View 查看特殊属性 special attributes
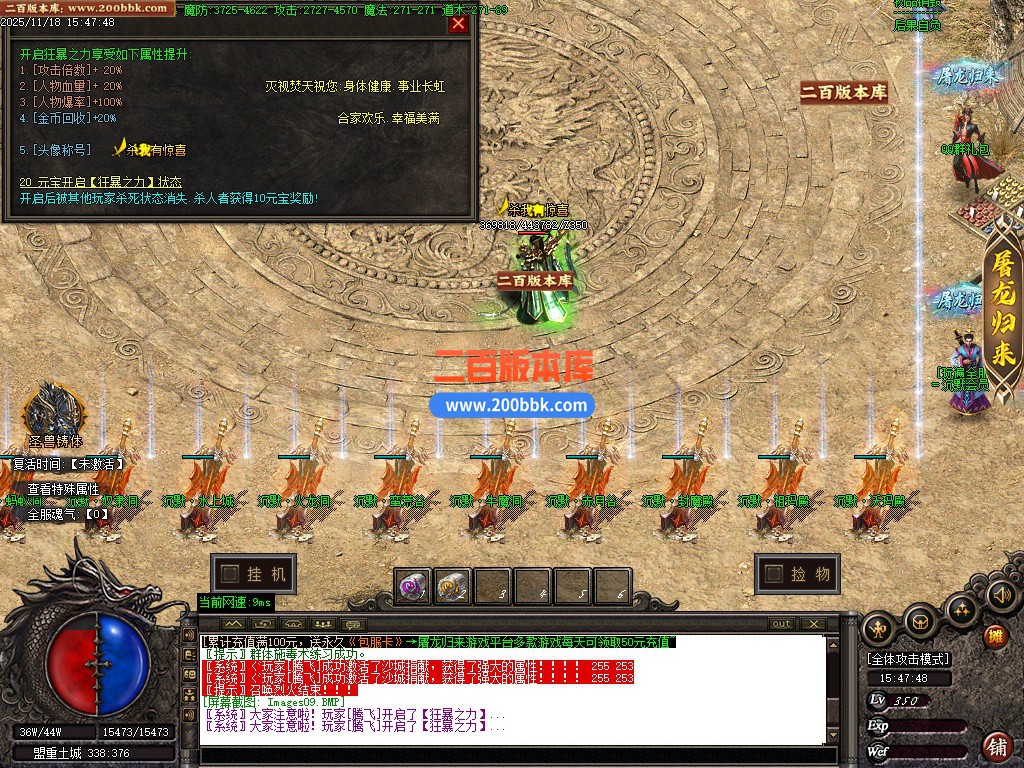The image size is (1024, 768). point(63,489)
